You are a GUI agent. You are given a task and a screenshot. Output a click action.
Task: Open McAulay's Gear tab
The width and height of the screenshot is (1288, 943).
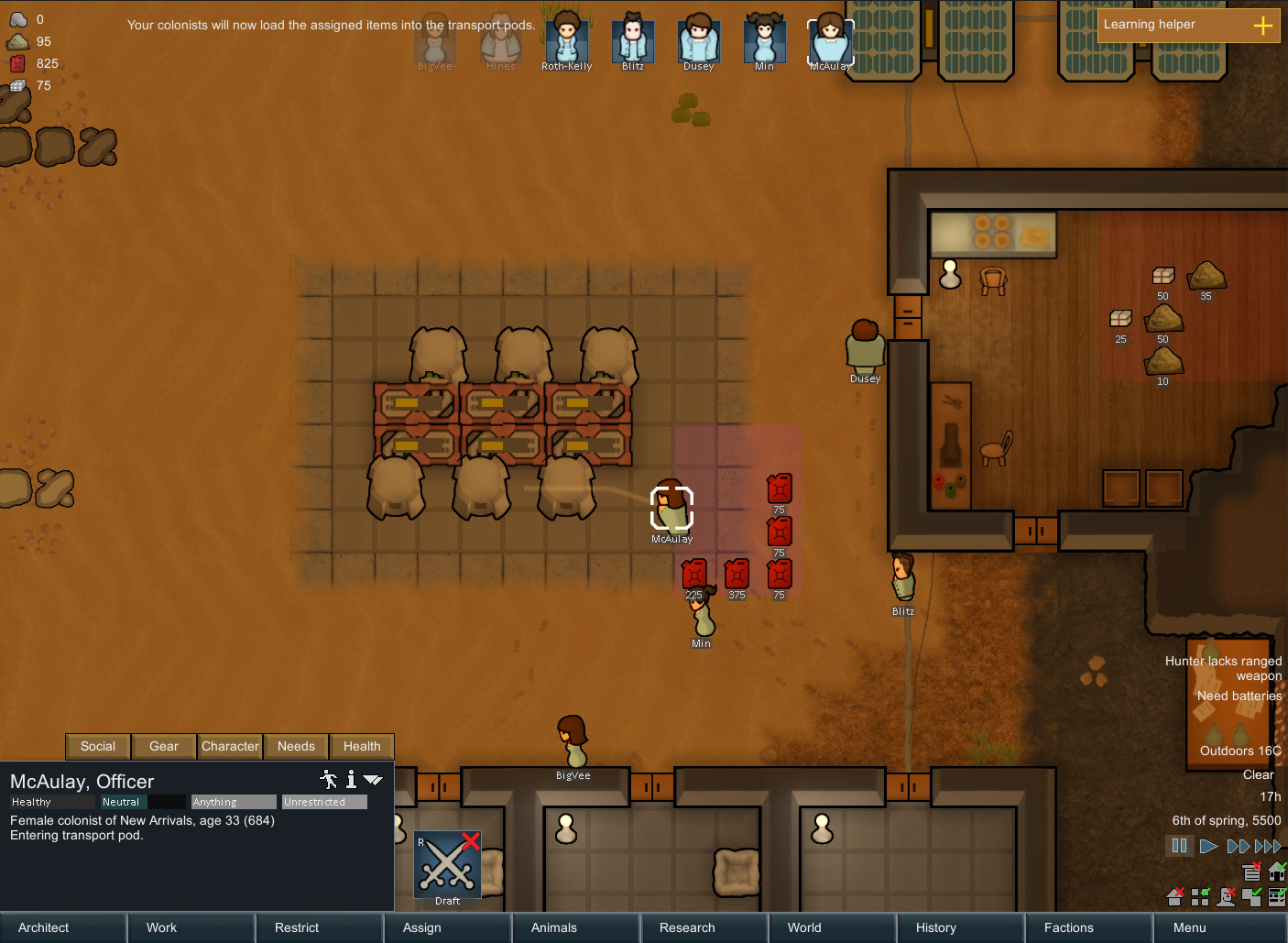164,746
